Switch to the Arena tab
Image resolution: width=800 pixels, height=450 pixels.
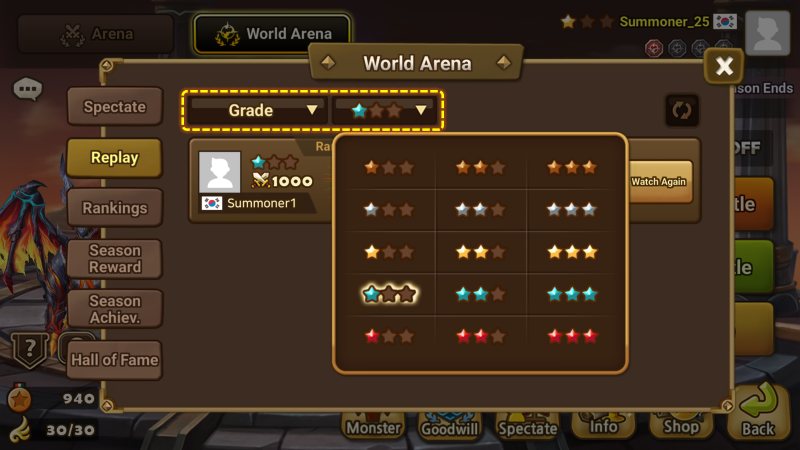97,34
